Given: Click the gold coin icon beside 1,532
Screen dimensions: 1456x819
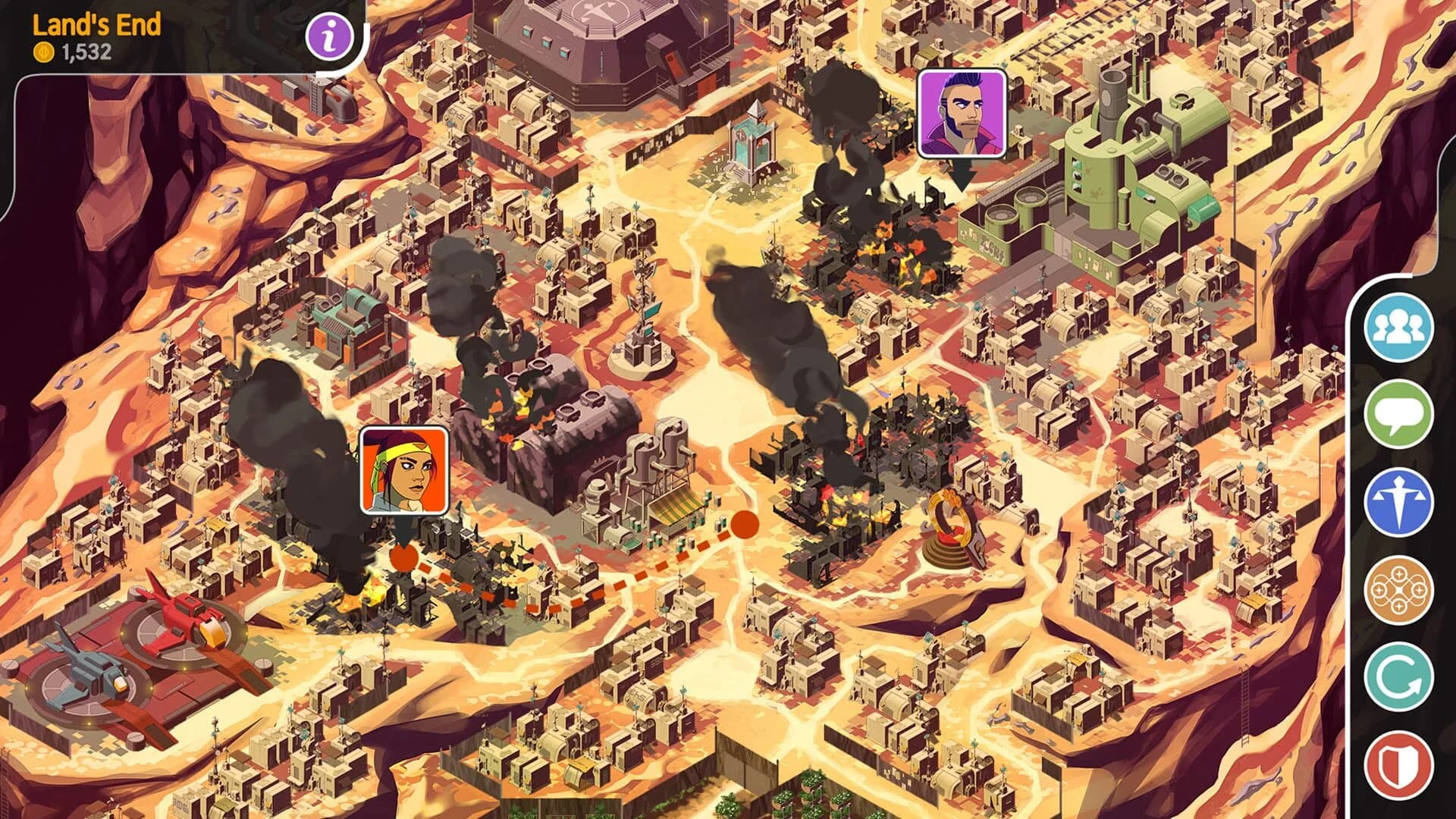Looking at the screenshot, I should tap(43, 53).
